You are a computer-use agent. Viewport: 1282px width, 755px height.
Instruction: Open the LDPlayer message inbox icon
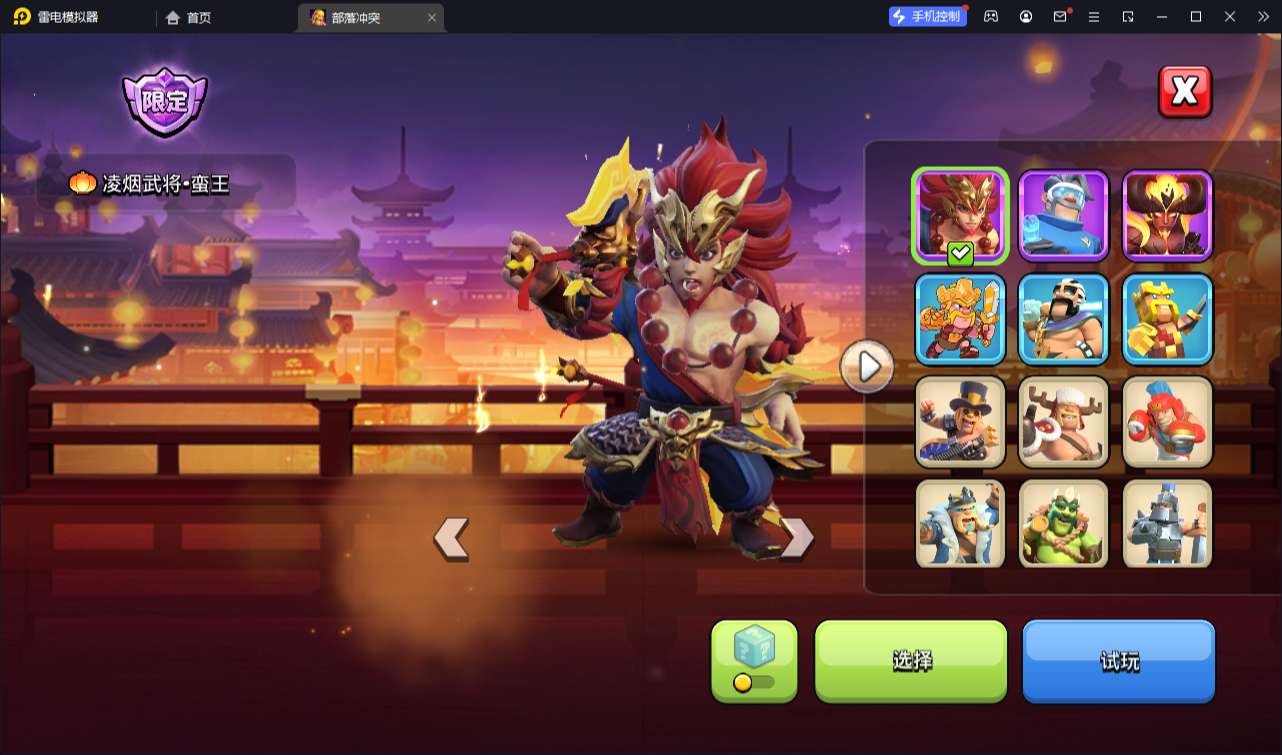pyautogui.click(x=1062, y=17)
